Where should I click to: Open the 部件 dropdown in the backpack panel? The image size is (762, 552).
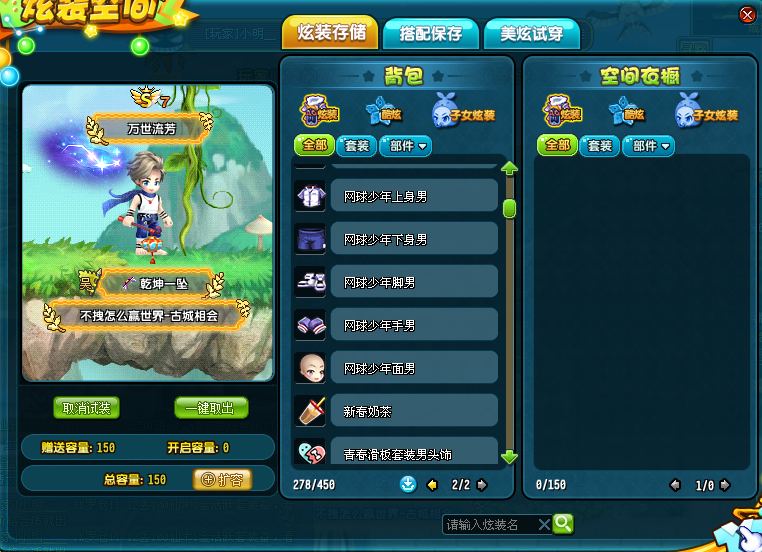405,146
